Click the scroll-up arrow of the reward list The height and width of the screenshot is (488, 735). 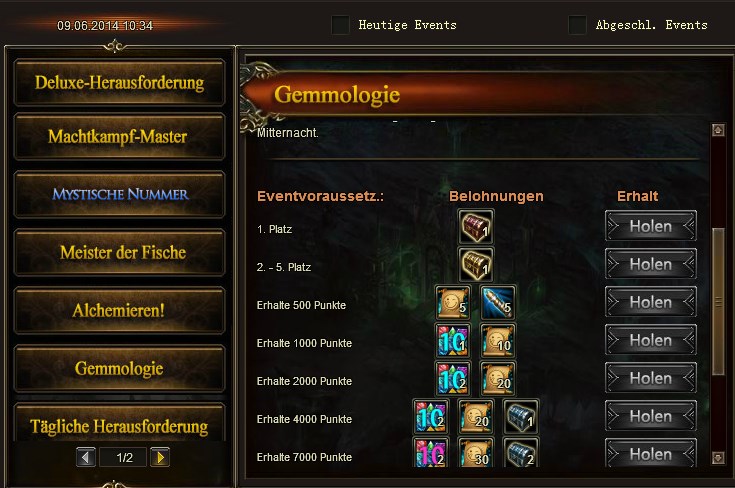[x=717, y=130]
